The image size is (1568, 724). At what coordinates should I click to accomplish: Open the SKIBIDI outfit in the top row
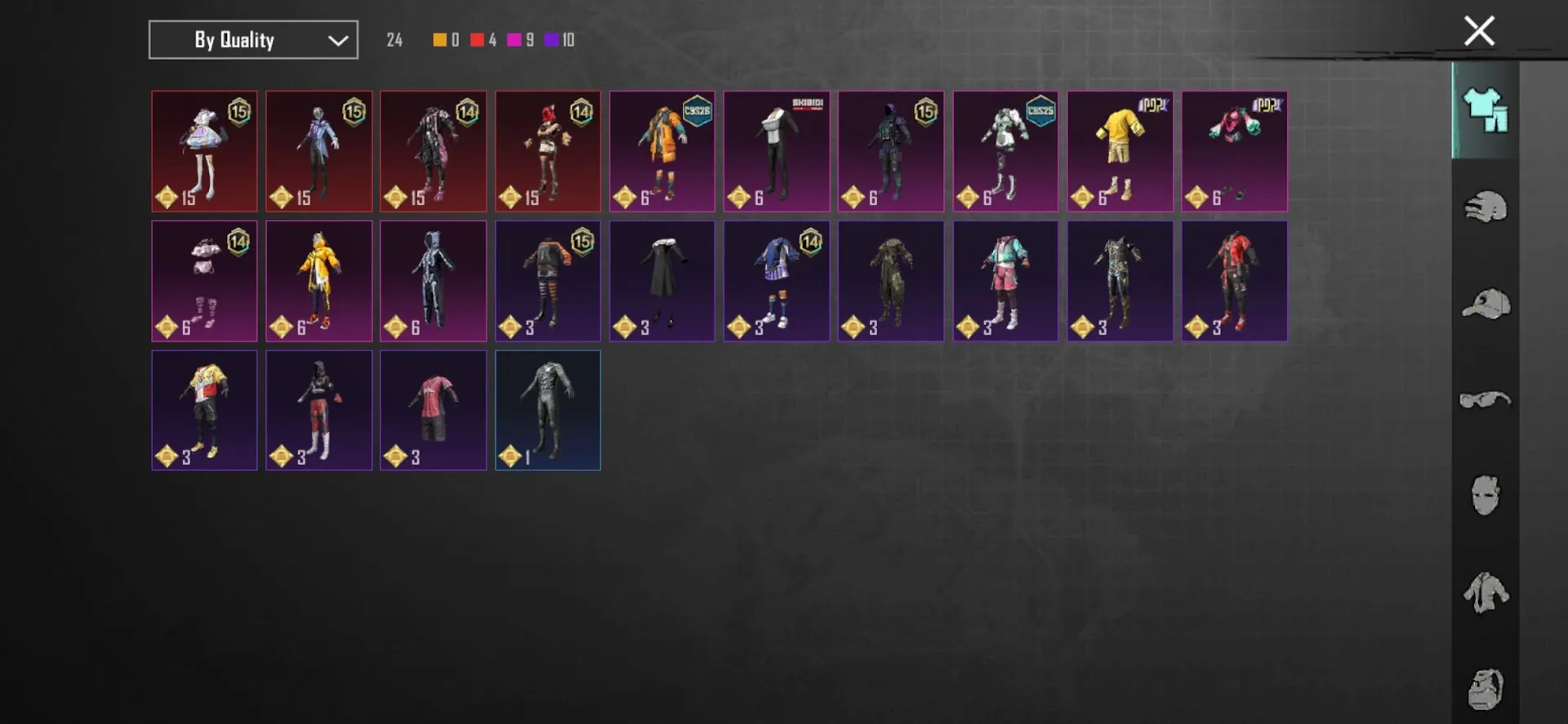click(776, 151)
